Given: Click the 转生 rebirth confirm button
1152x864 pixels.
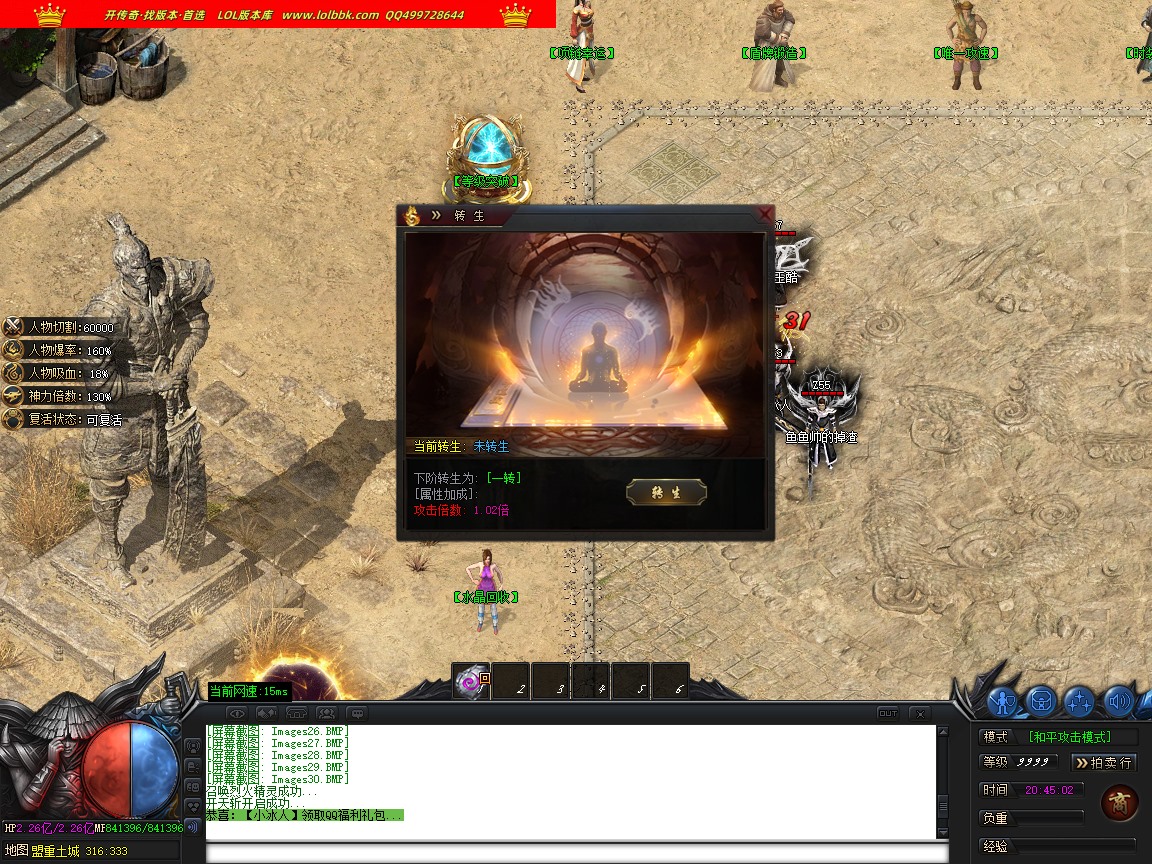Looking at the screenshot, I should (666, 492).
